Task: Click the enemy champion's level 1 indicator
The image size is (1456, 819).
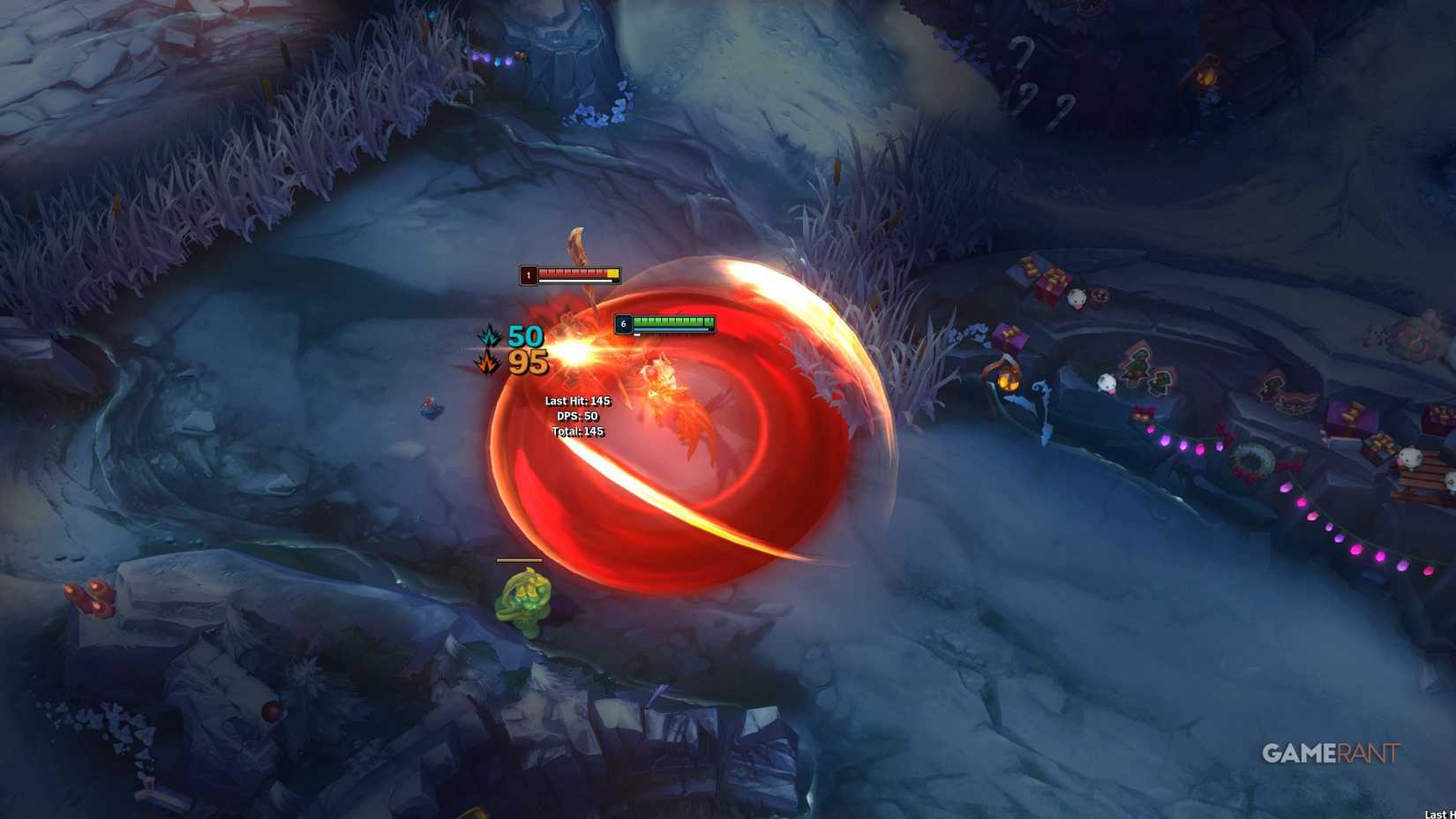Action: point(529,275)
